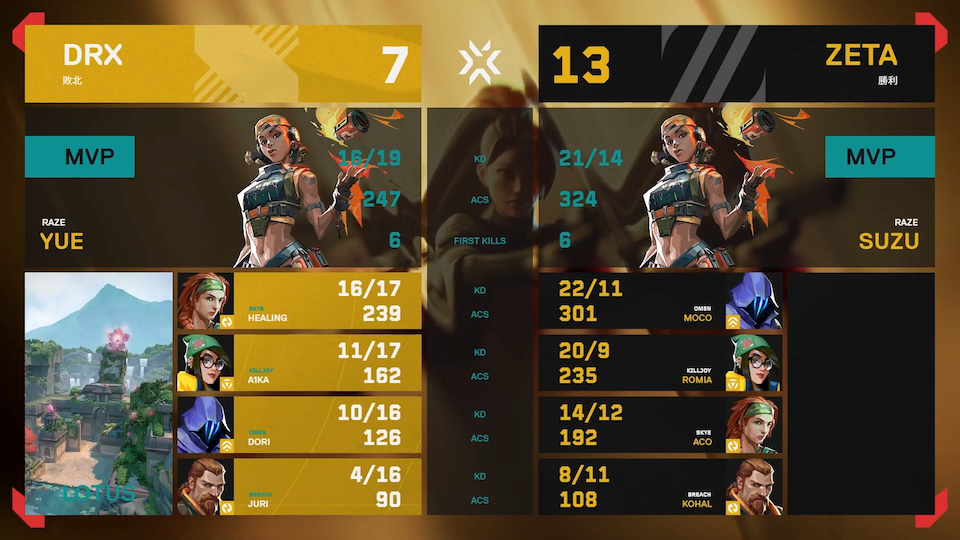This screenshot has height=540, width=960.
Task: Select MOCO's Omen player row
Action: 660,301
